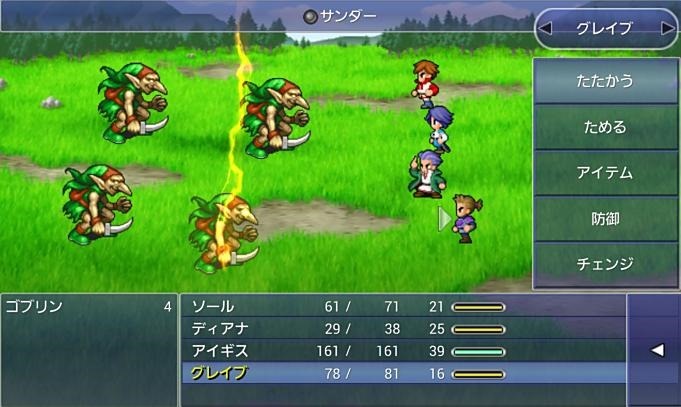Image resolution: width=681 pixels, height=407 pixels.
Task: Click the right arrow beside グレイブ name
Action: pos(667,29)
